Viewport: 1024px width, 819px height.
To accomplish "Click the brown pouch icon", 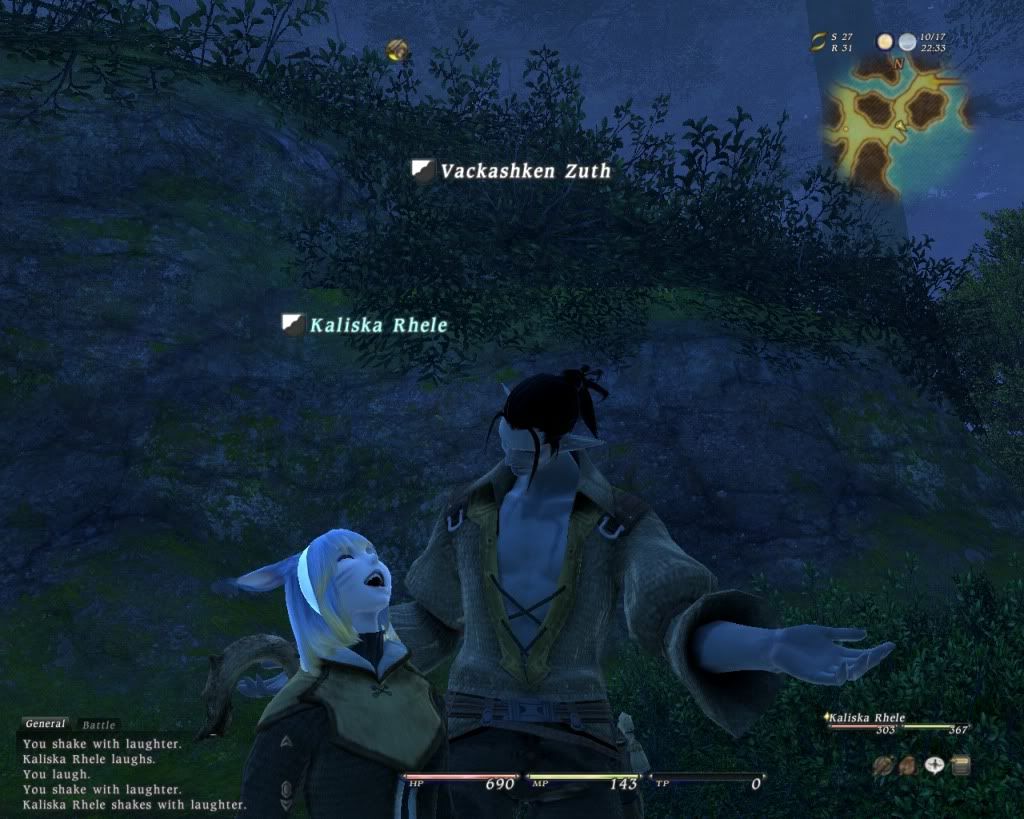I will pyautogui.click(x=906, y=766).
